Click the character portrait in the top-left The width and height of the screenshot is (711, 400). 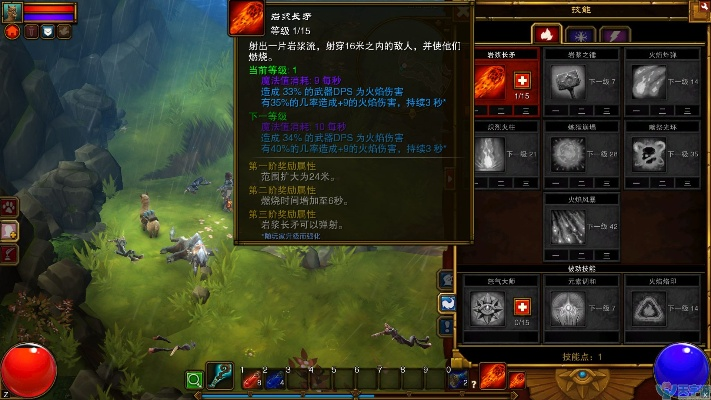coord(11,12)
